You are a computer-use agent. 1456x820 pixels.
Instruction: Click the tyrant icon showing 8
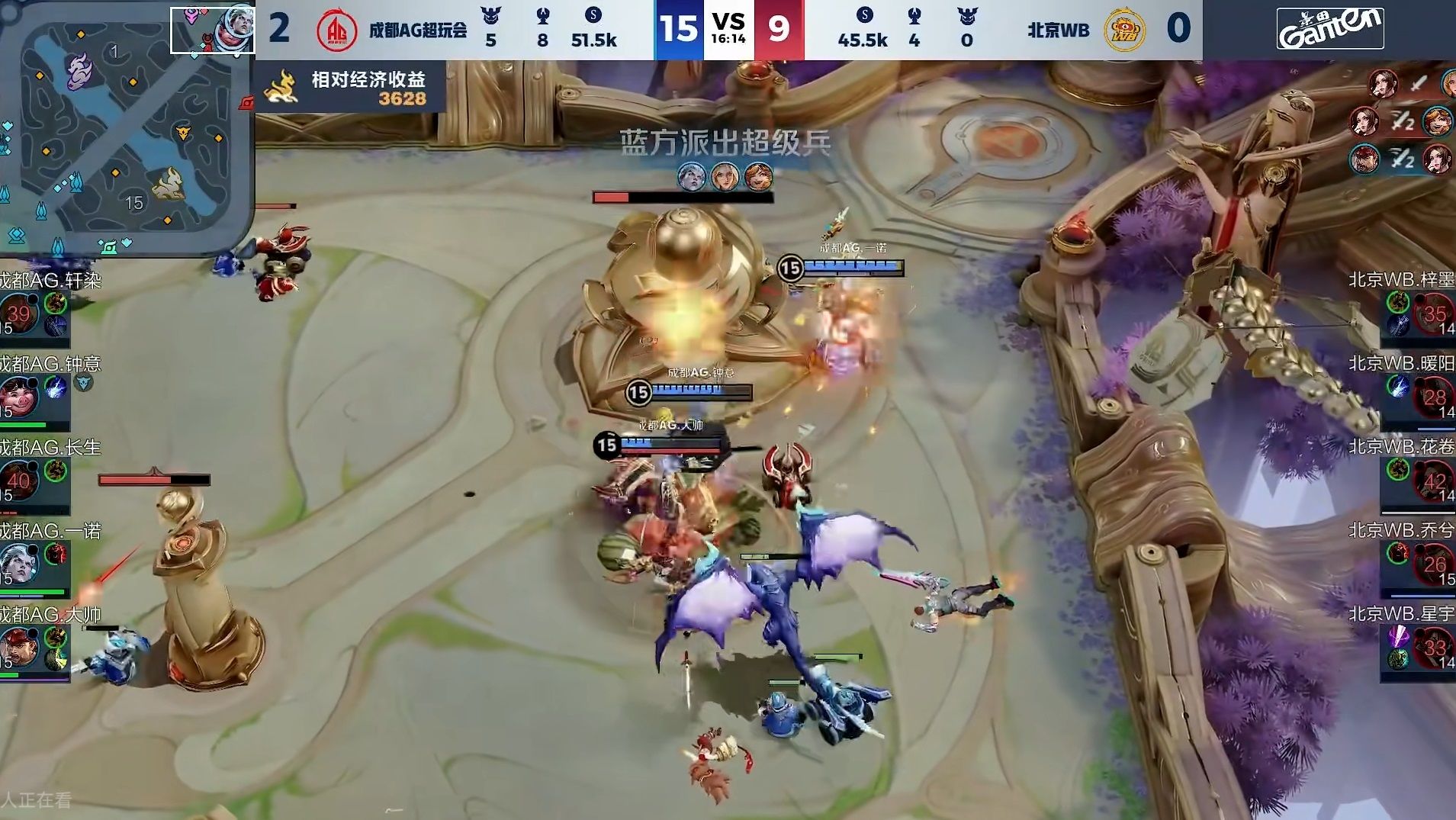coord(543,17)
